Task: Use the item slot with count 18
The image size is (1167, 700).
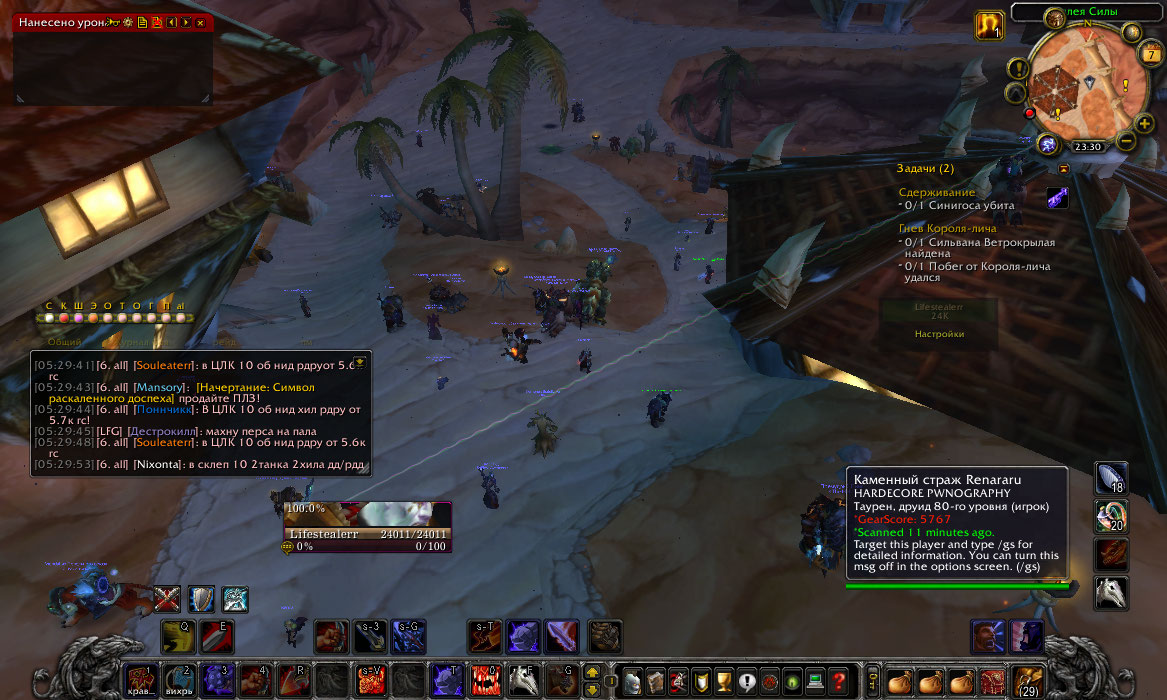Action: [1111, 478]
